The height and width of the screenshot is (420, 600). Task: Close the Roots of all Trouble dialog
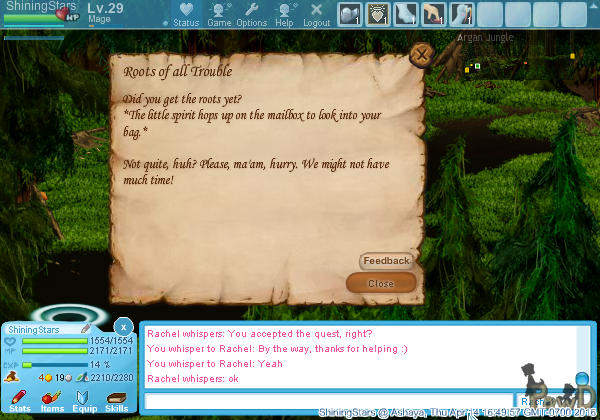click(x=381, y=283)
